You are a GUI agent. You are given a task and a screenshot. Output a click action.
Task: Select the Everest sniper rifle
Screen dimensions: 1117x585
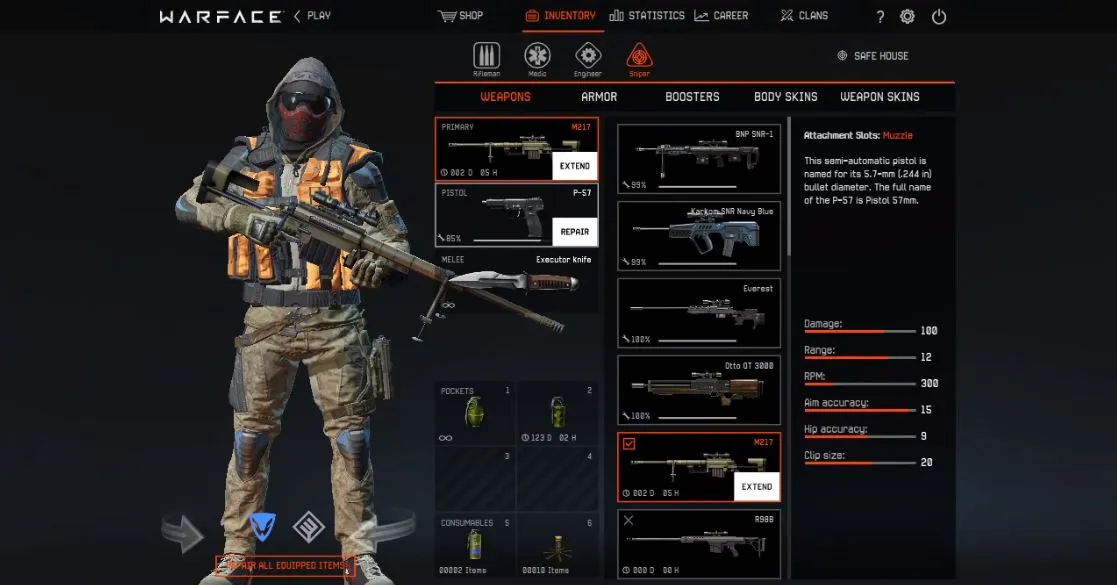(698, 313)
